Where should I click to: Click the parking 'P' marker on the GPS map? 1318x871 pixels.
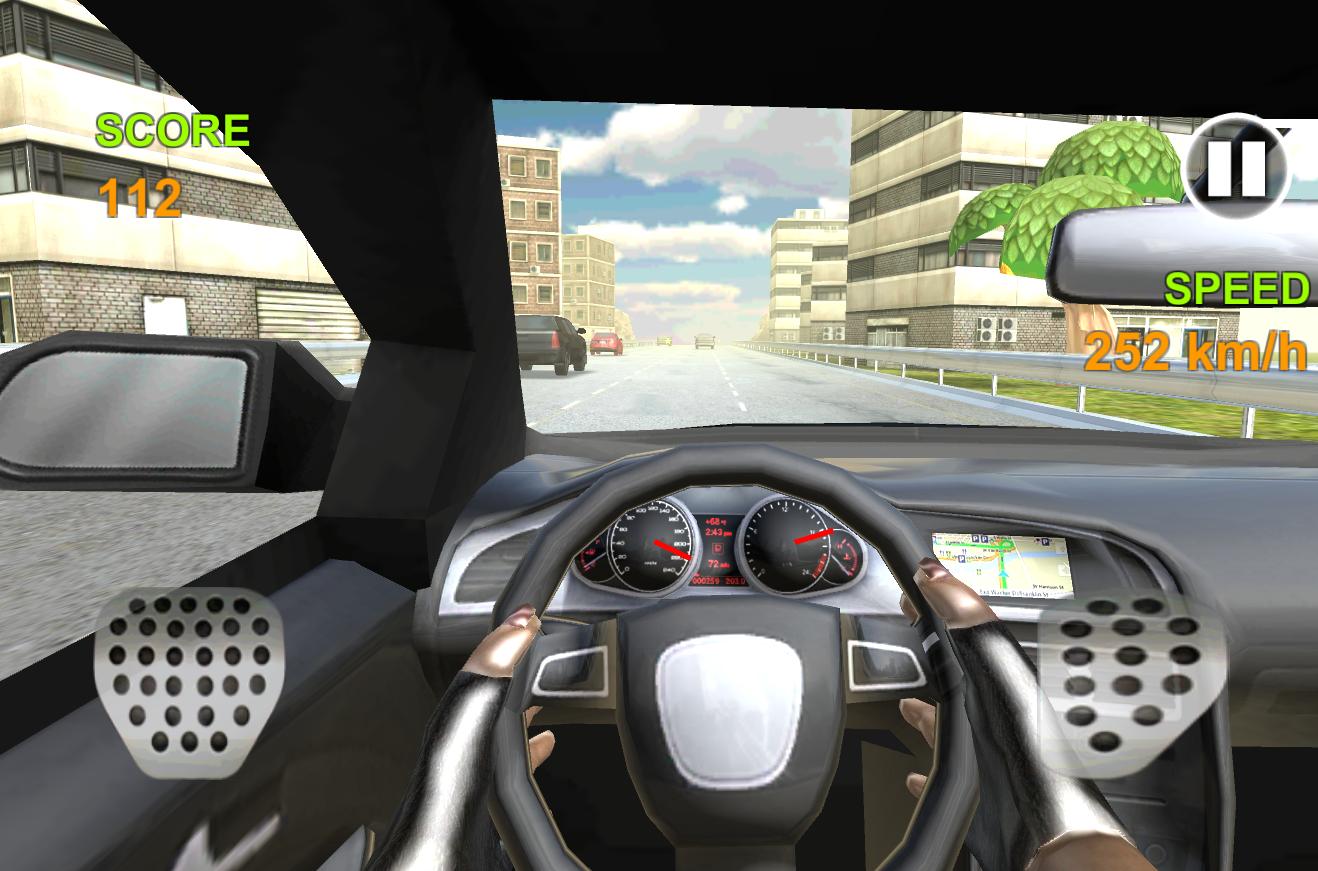coord(975,538)
